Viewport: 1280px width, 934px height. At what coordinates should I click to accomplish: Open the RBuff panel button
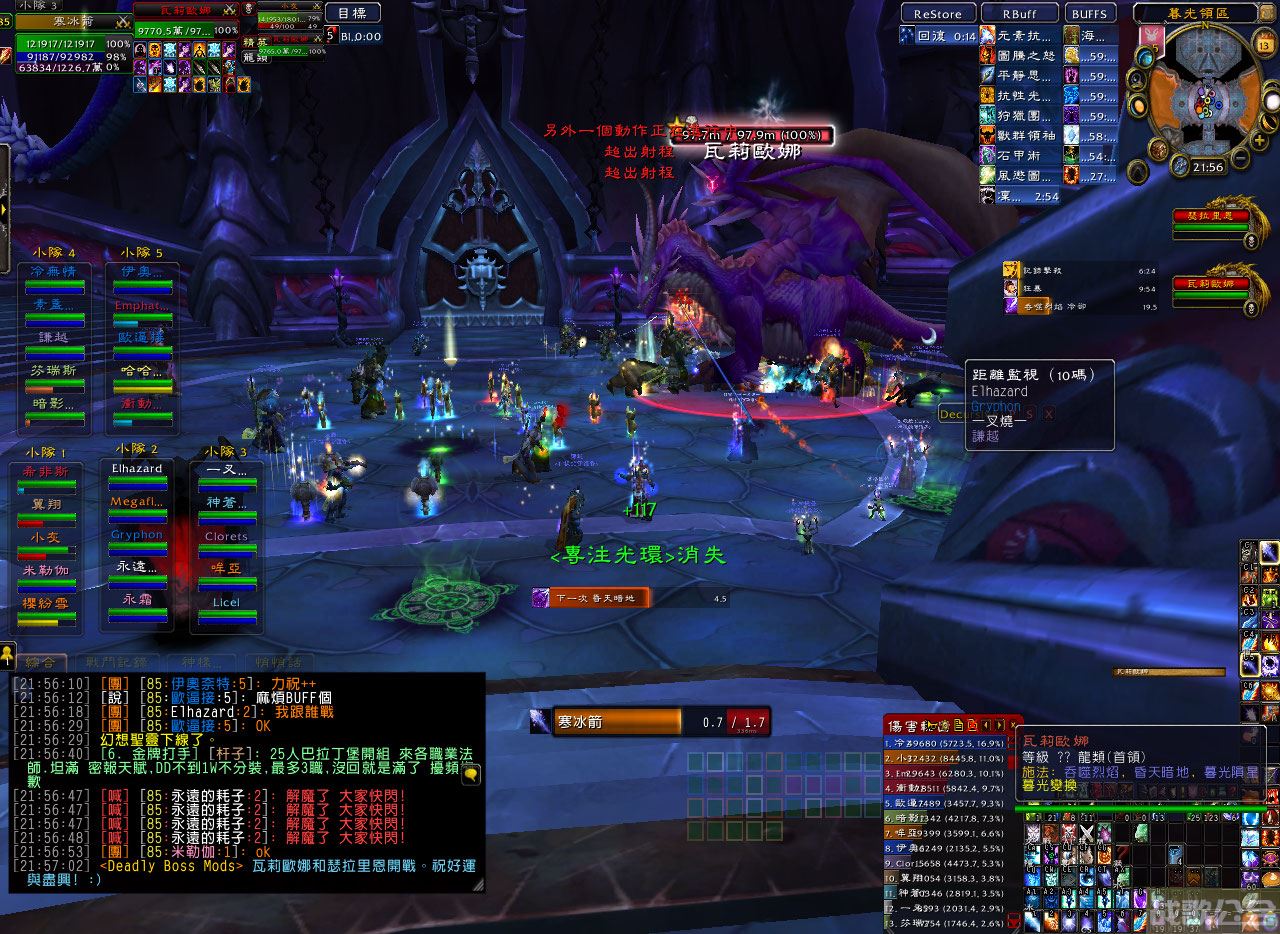pos(1018,14)
